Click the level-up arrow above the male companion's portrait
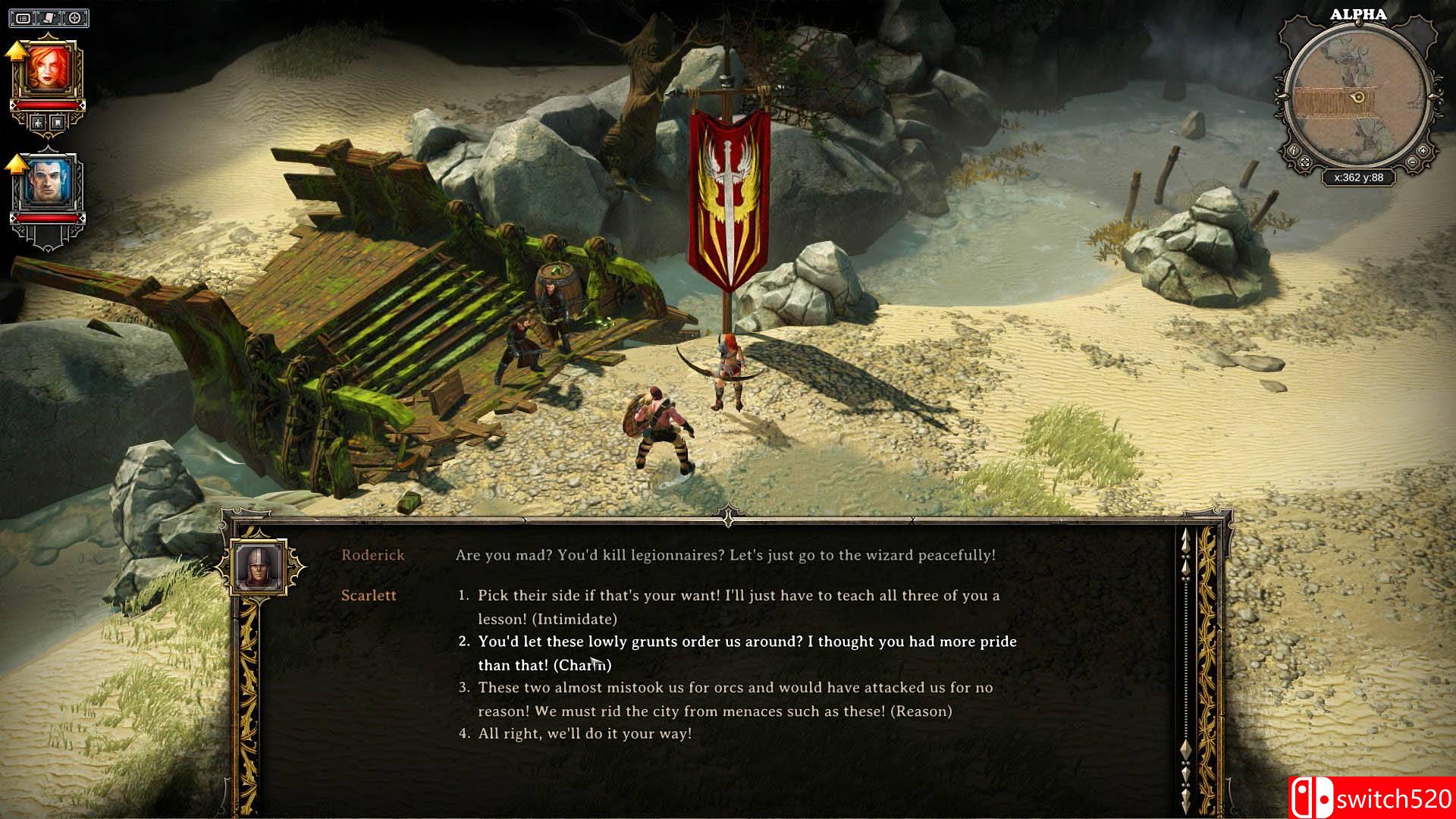Screen dimensions: 1456x819 coord(15,165)
